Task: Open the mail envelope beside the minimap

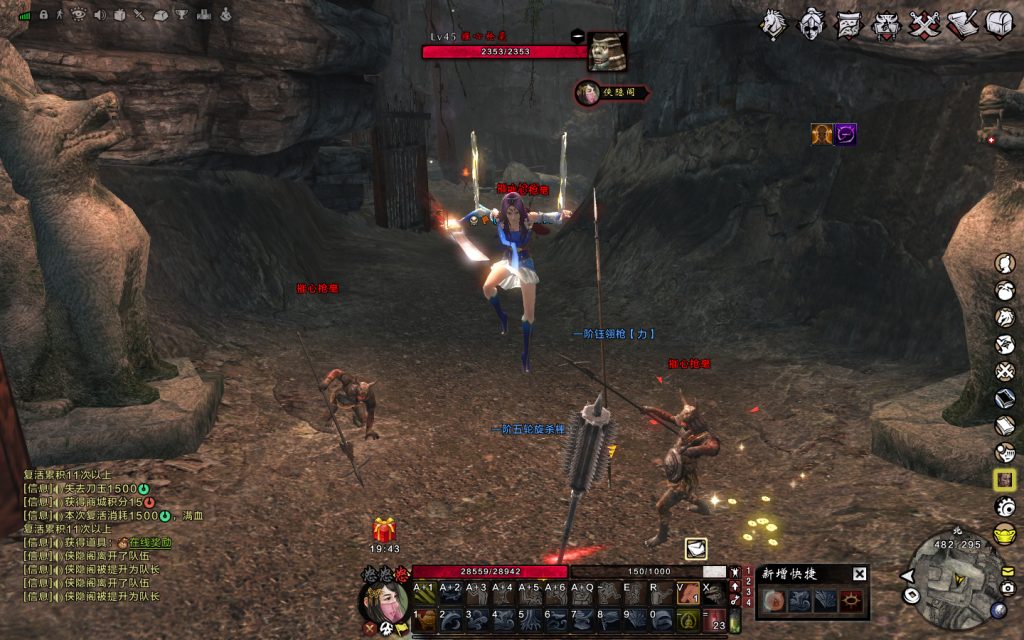Action: click(1006, 572)
